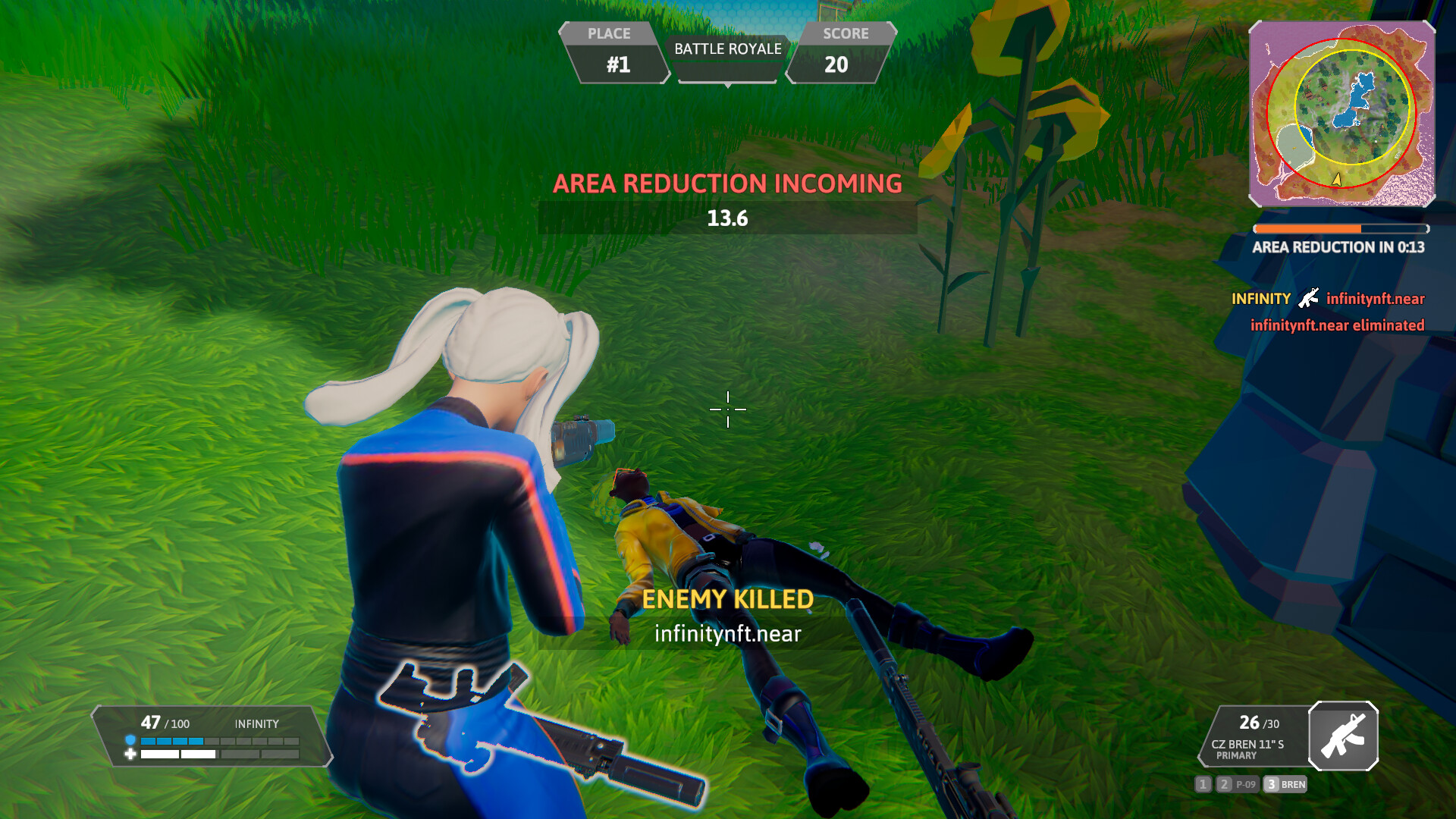Image resolution: width=1456 pixels, height=819 pixels.
Task: Select the BATTLE ROYALE mode label
Action: tap(726, 50)
